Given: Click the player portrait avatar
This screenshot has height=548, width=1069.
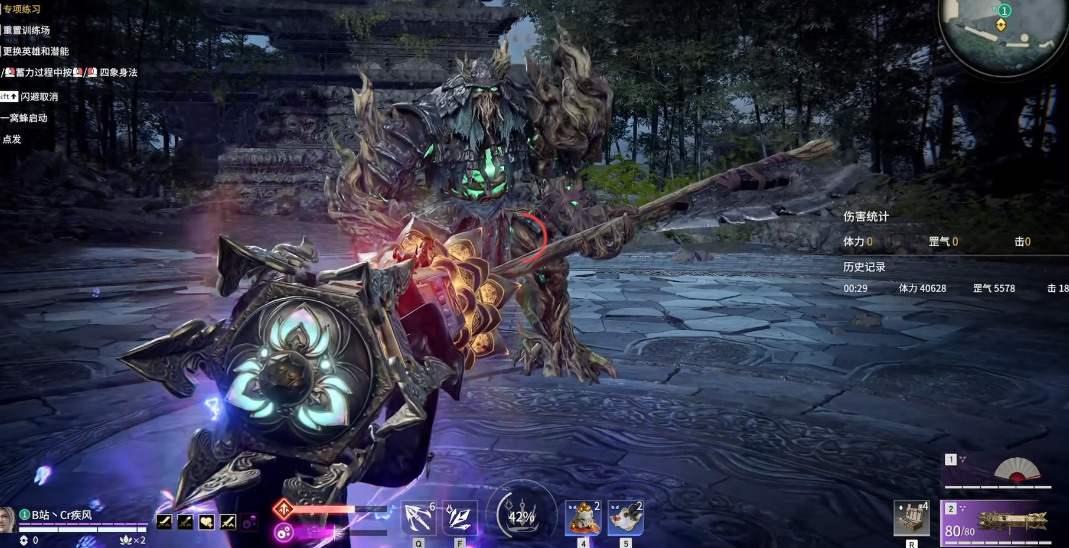Looking at the screenshot, I should 7,519.
